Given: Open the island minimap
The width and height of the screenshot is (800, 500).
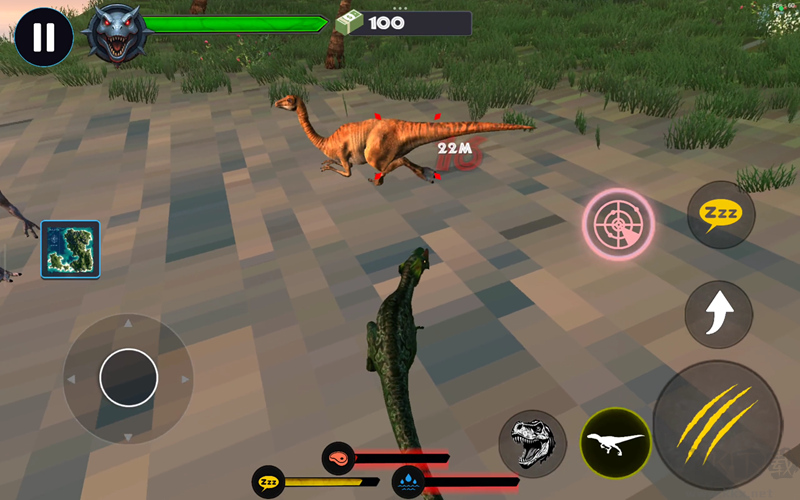Looking at the screenshot, I should [70, 249].
